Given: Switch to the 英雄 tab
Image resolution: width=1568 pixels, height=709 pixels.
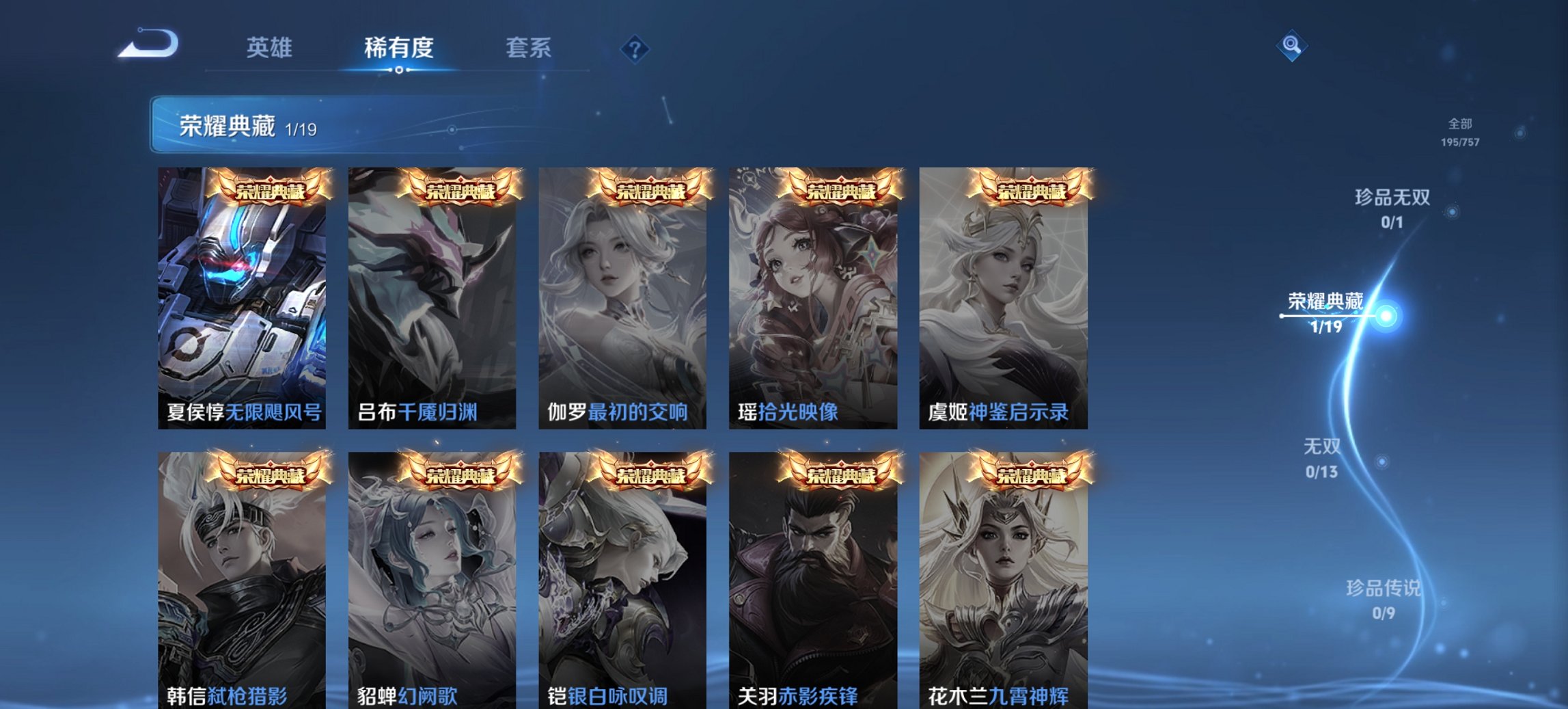Looking at the screenshot, I should tap(271, 48).
